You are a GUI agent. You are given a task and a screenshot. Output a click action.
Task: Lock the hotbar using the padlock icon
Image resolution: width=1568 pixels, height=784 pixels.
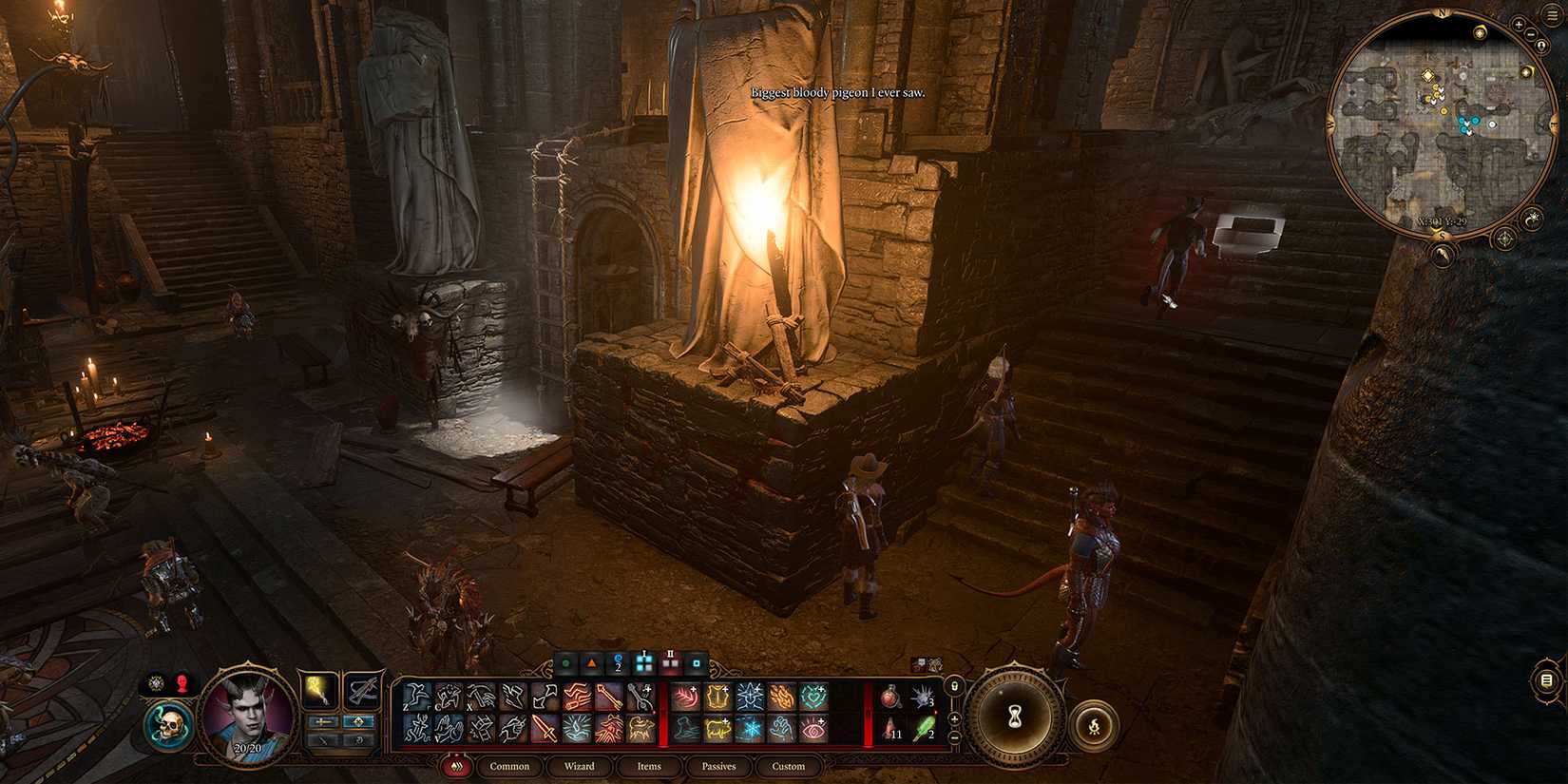954,687
